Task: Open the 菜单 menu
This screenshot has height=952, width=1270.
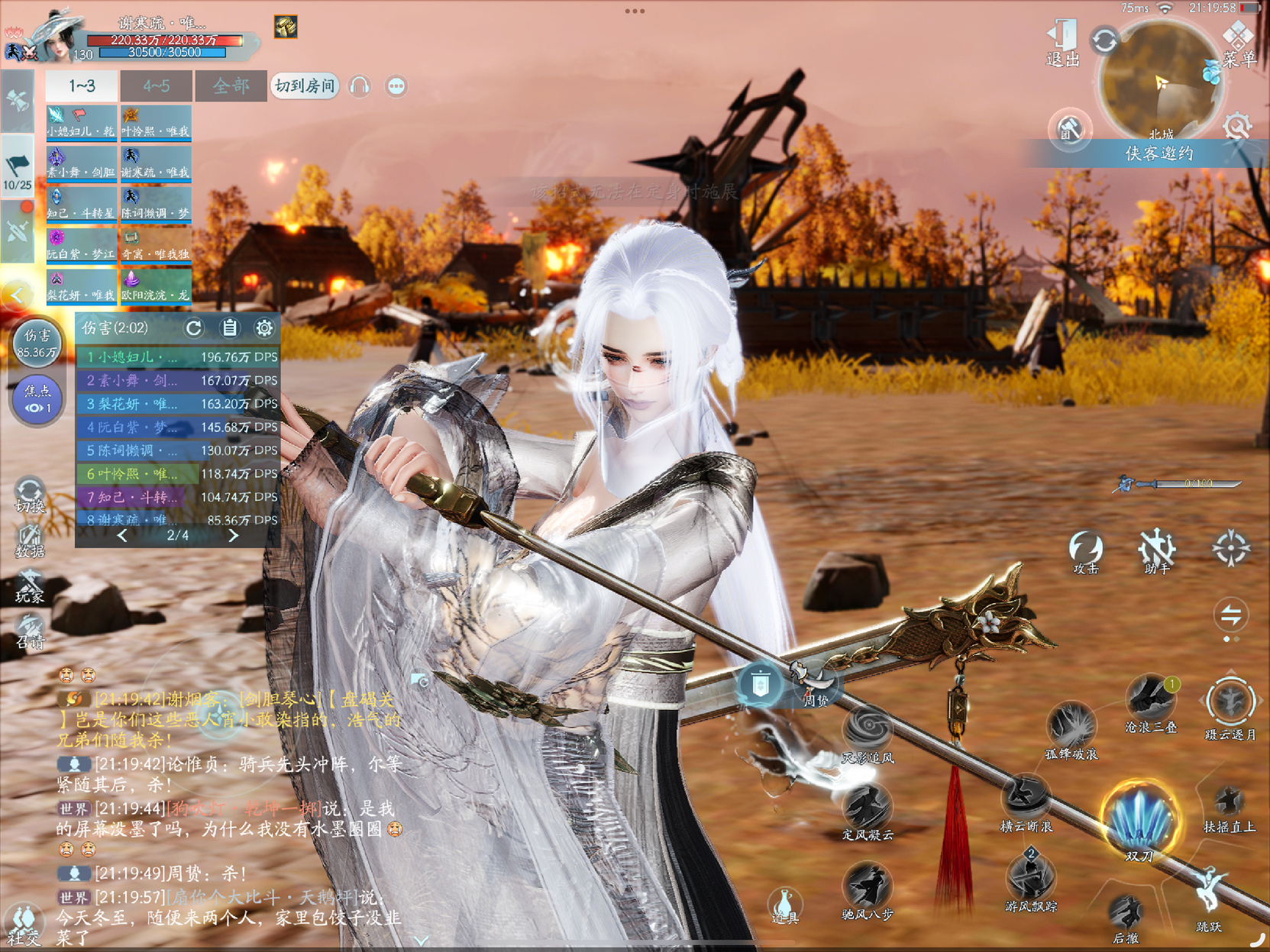Action: [x=1238, y=44]
